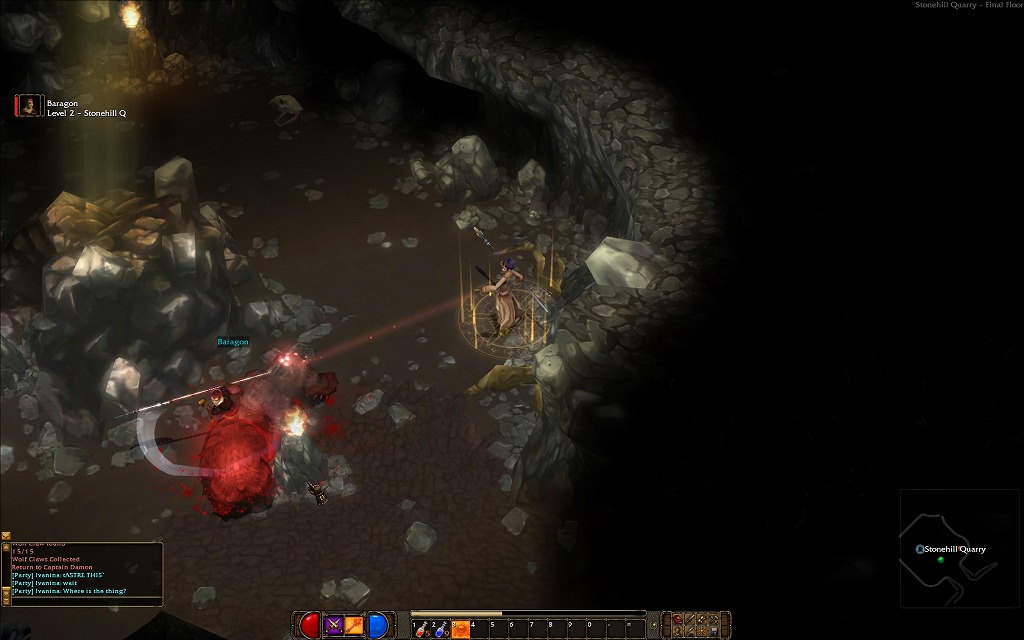The width and height of the screenshot is (1024, 640).
Task: Click the chat message input box
Action: pos(85,601)
